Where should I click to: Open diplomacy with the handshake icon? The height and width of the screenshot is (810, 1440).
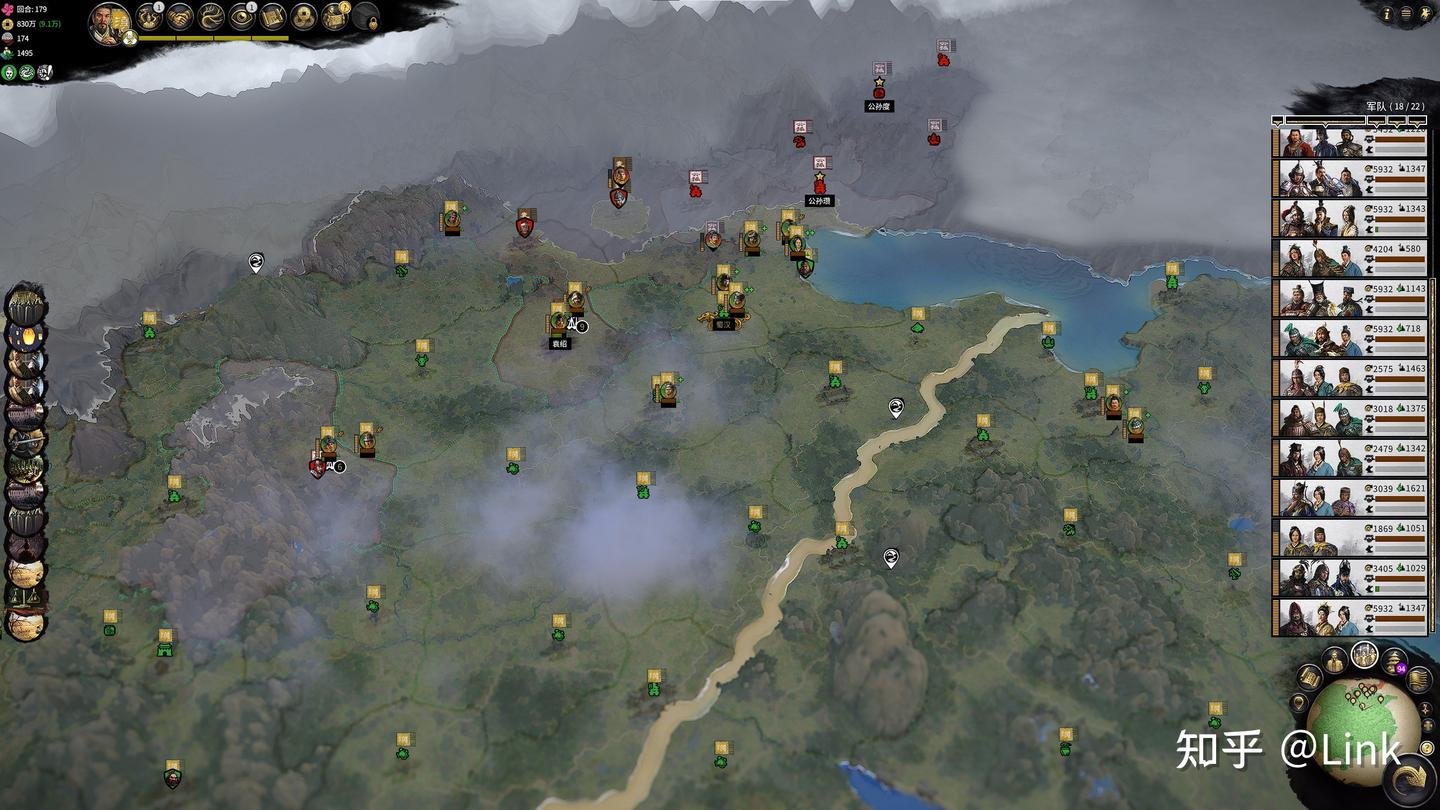click(179, 18)
